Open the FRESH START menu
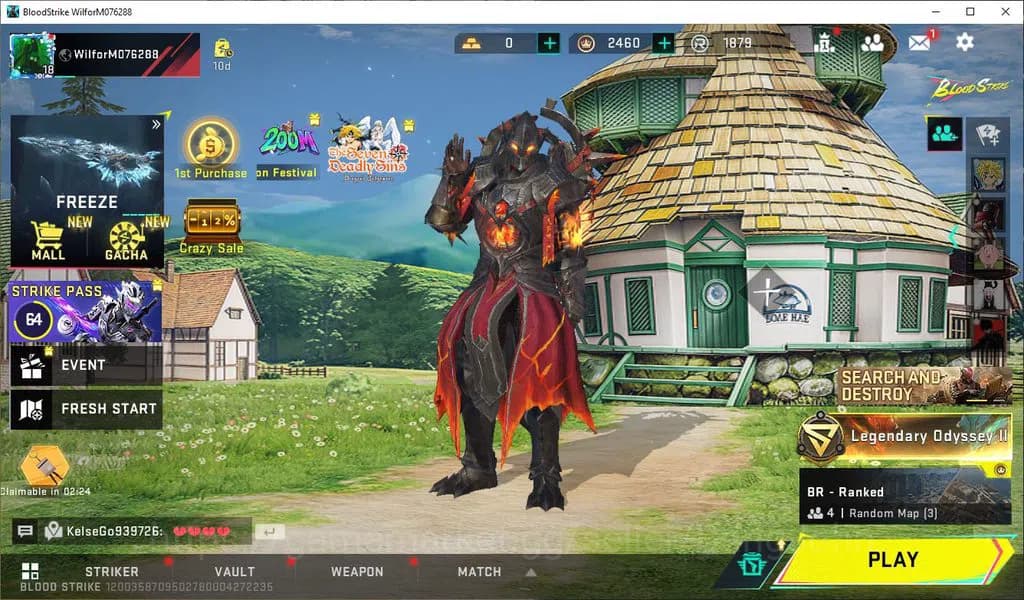The width and height of the screenshot is (1024, 600). pyautogui.click(x=86, y=409)
